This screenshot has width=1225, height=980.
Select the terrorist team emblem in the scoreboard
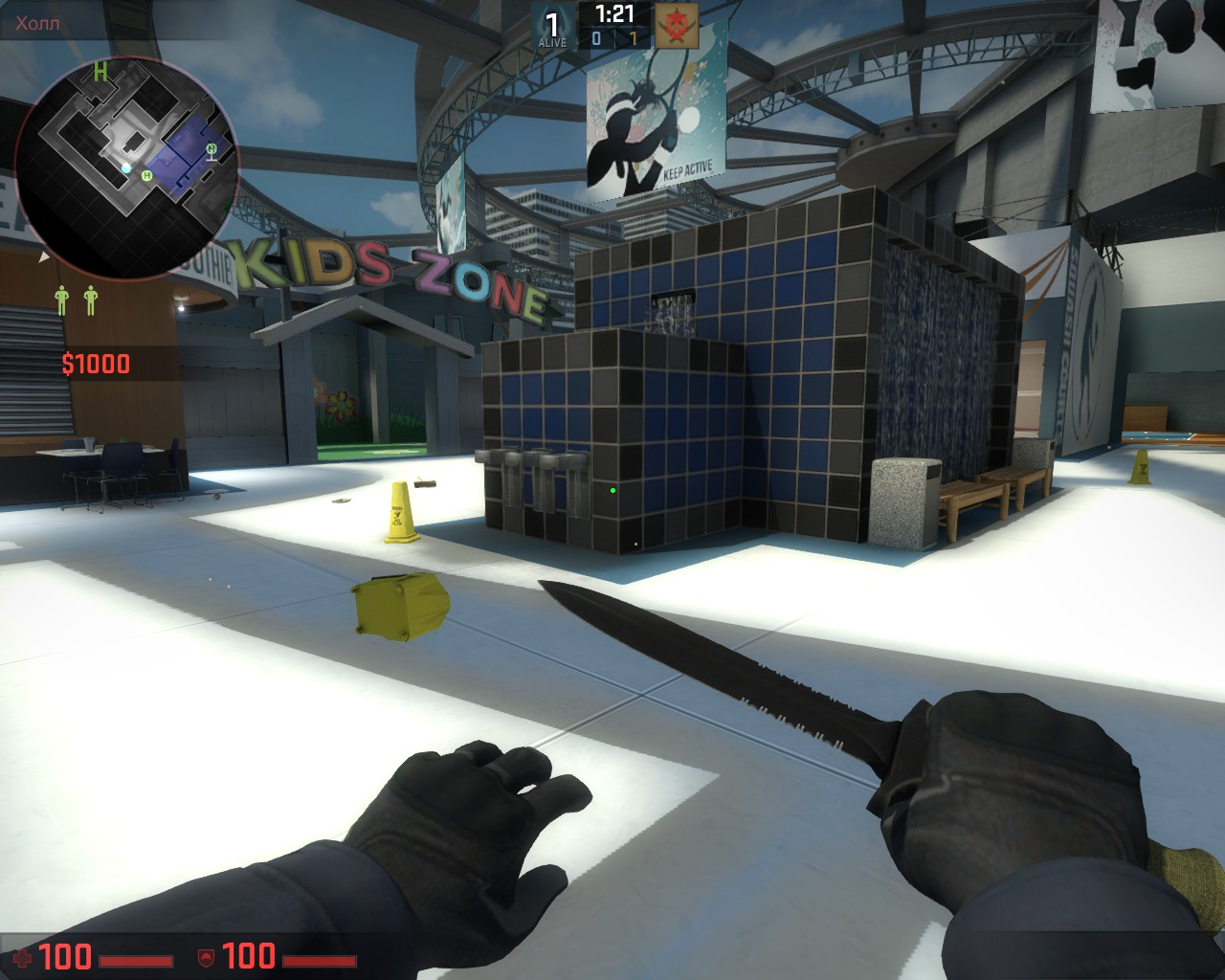[676, 26]
